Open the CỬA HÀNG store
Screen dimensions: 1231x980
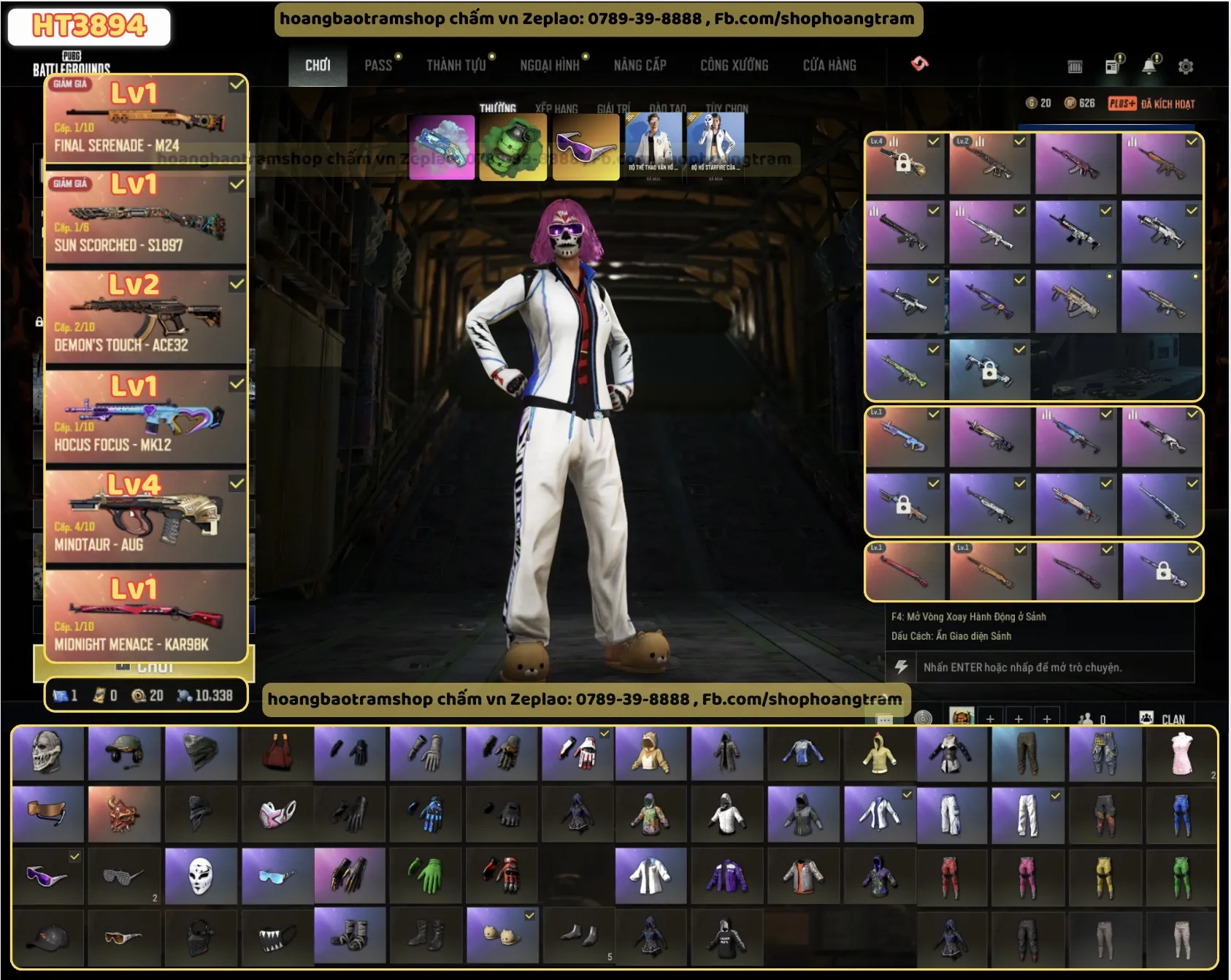(829, 66)
